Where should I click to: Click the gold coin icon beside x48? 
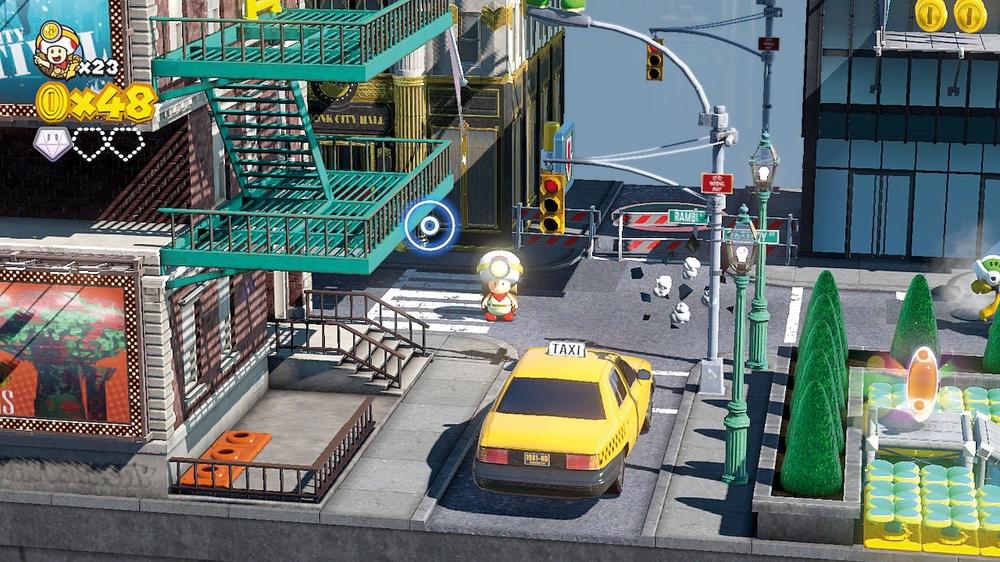pyautogui.click(x=52, y=101)
